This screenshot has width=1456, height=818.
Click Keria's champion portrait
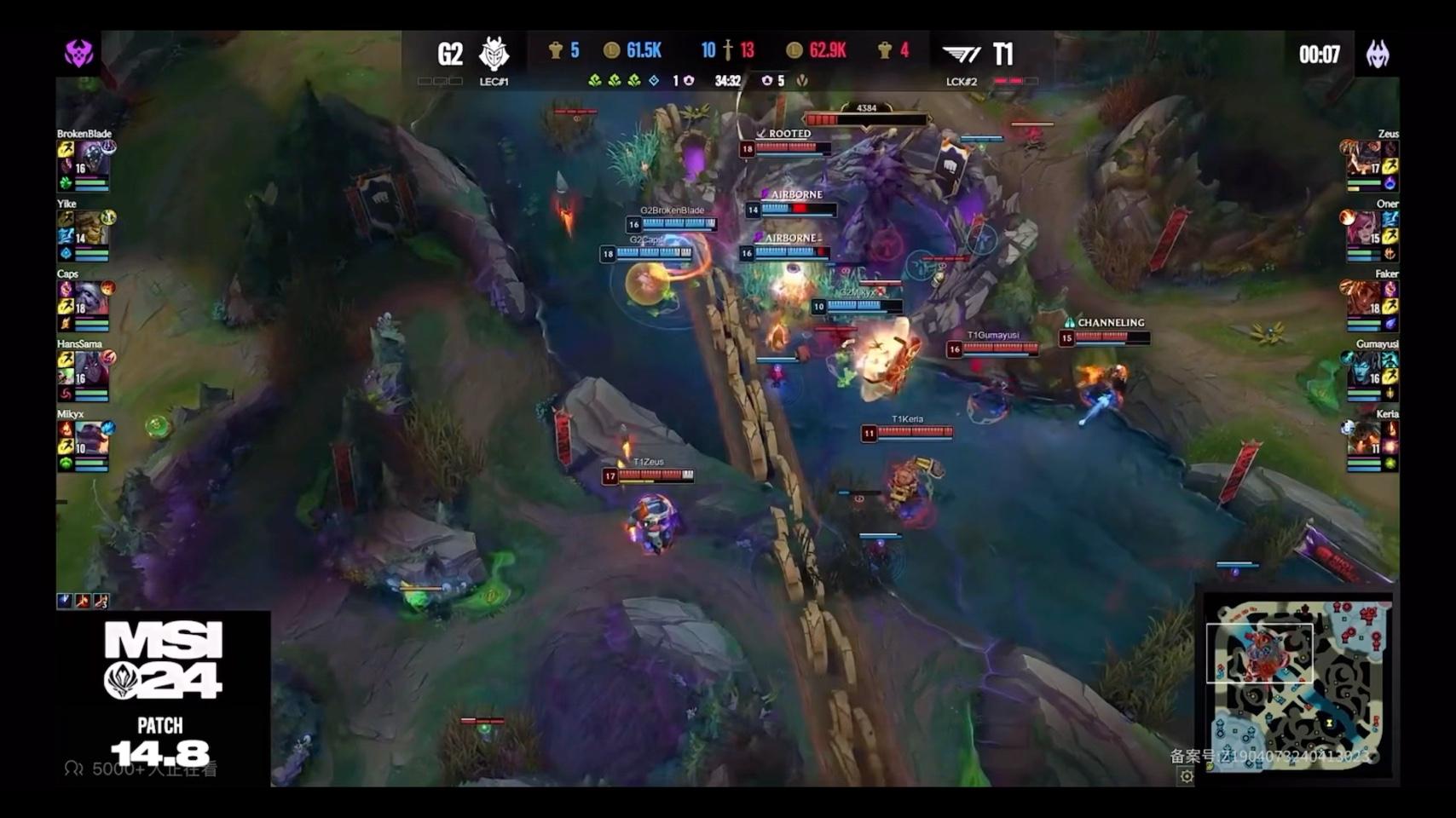[1364, 439]
